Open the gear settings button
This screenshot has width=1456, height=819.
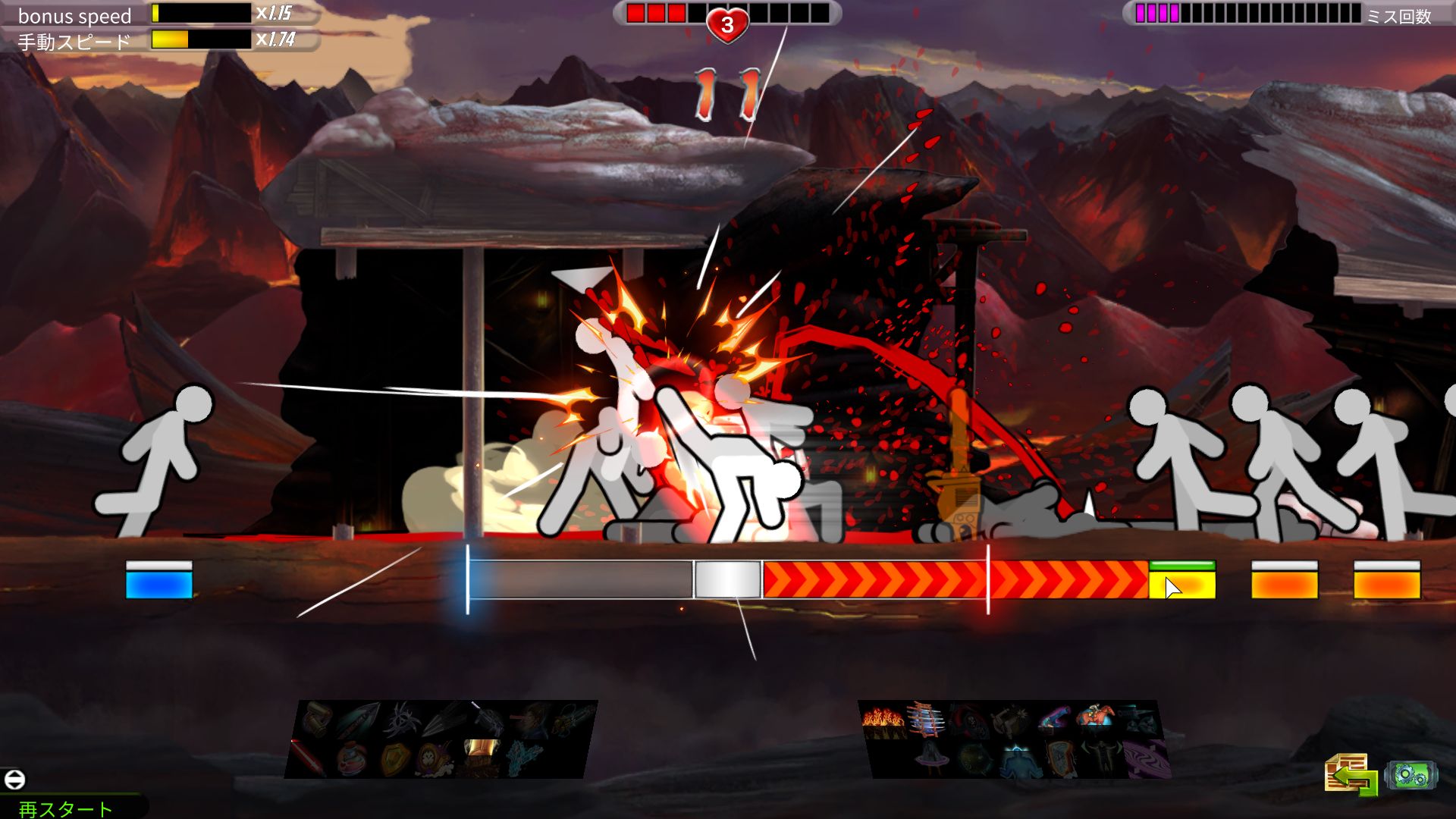1410,776
